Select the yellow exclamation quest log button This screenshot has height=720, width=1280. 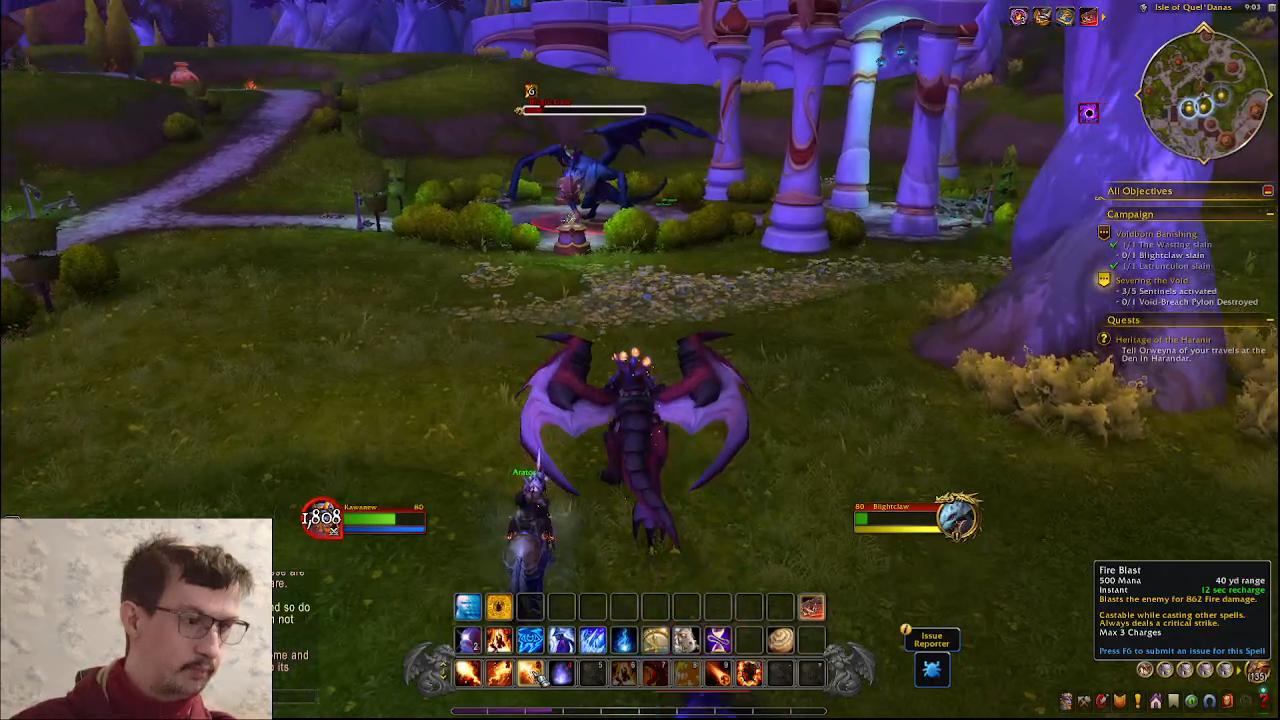1137,702
